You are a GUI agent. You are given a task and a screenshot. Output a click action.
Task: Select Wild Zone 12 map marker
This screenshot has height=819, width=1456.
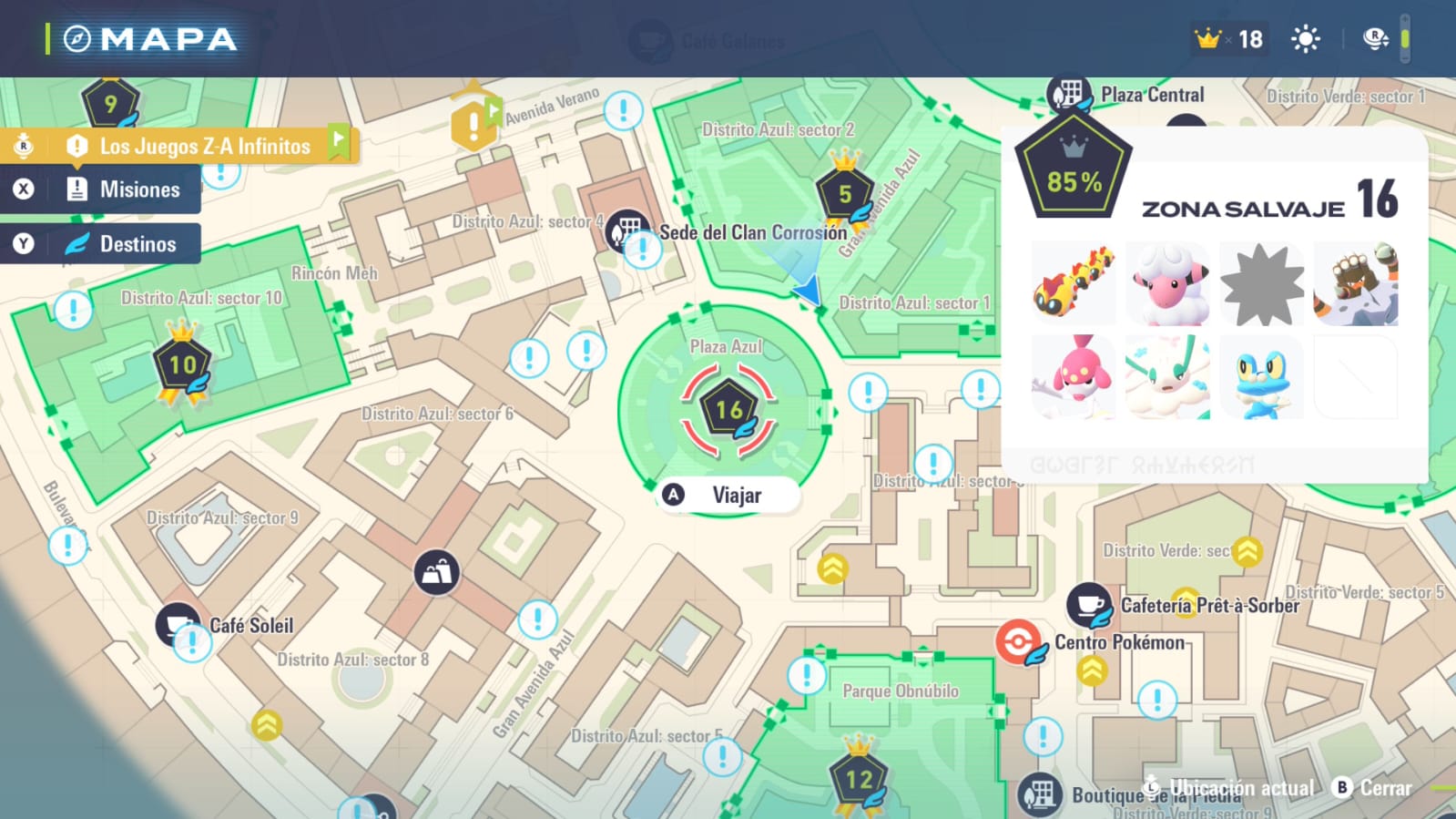point(858,780)
